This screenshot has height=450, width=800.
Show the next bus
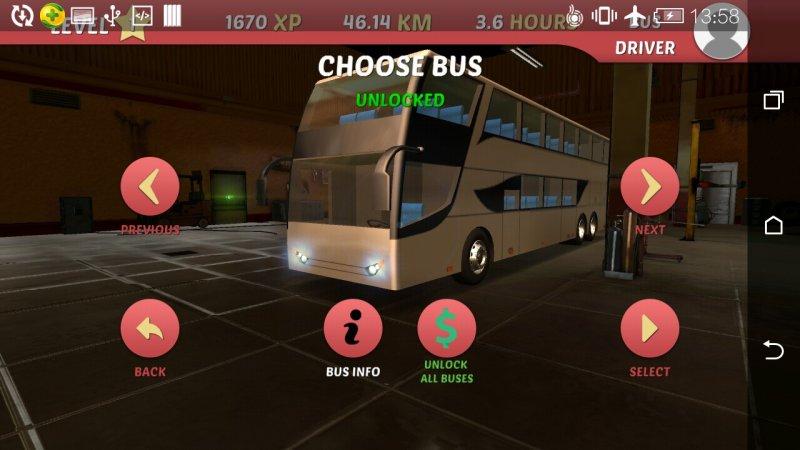(650, 187)
